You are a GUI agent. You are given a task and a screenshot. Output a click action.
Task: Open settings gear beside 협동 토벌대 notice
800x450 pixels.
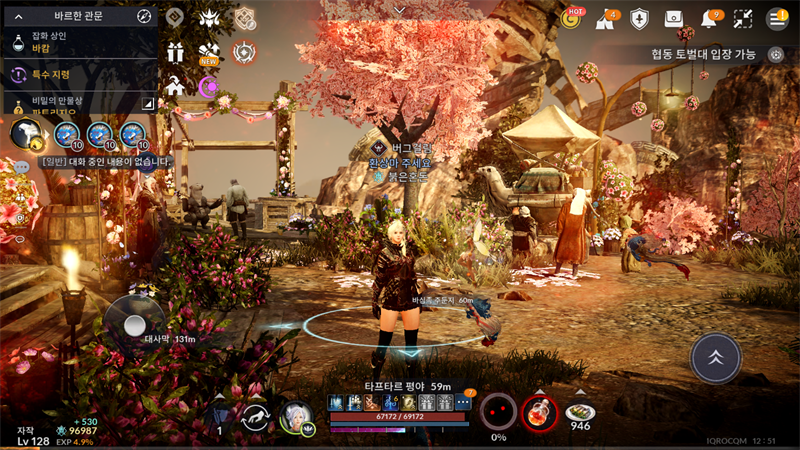(776, 55)
